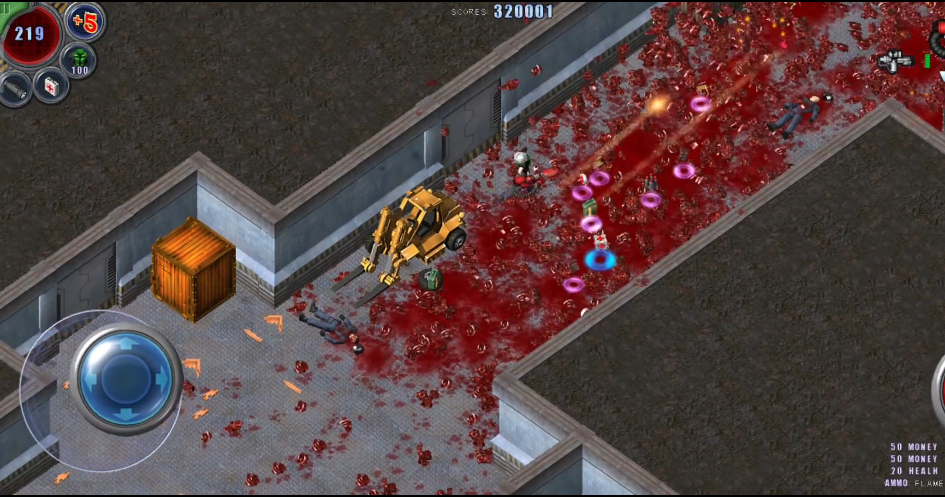Viewport: 945px width, 497px height.
Task: Select the green body armor icon
Action: point(79,60)
